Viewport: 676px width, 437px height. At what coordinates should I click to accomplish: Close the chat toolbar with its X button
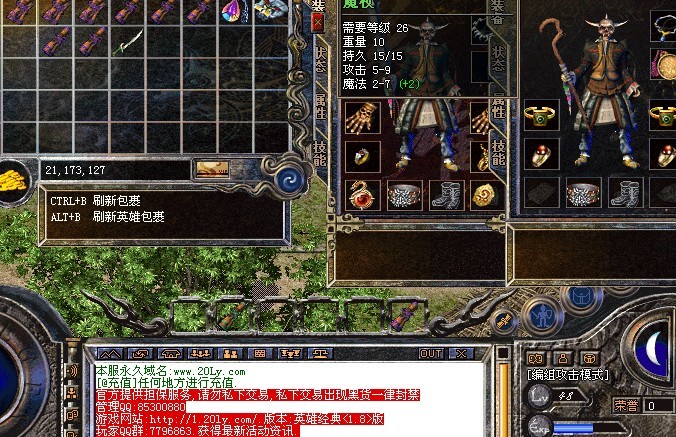click(x=460, y=353)
